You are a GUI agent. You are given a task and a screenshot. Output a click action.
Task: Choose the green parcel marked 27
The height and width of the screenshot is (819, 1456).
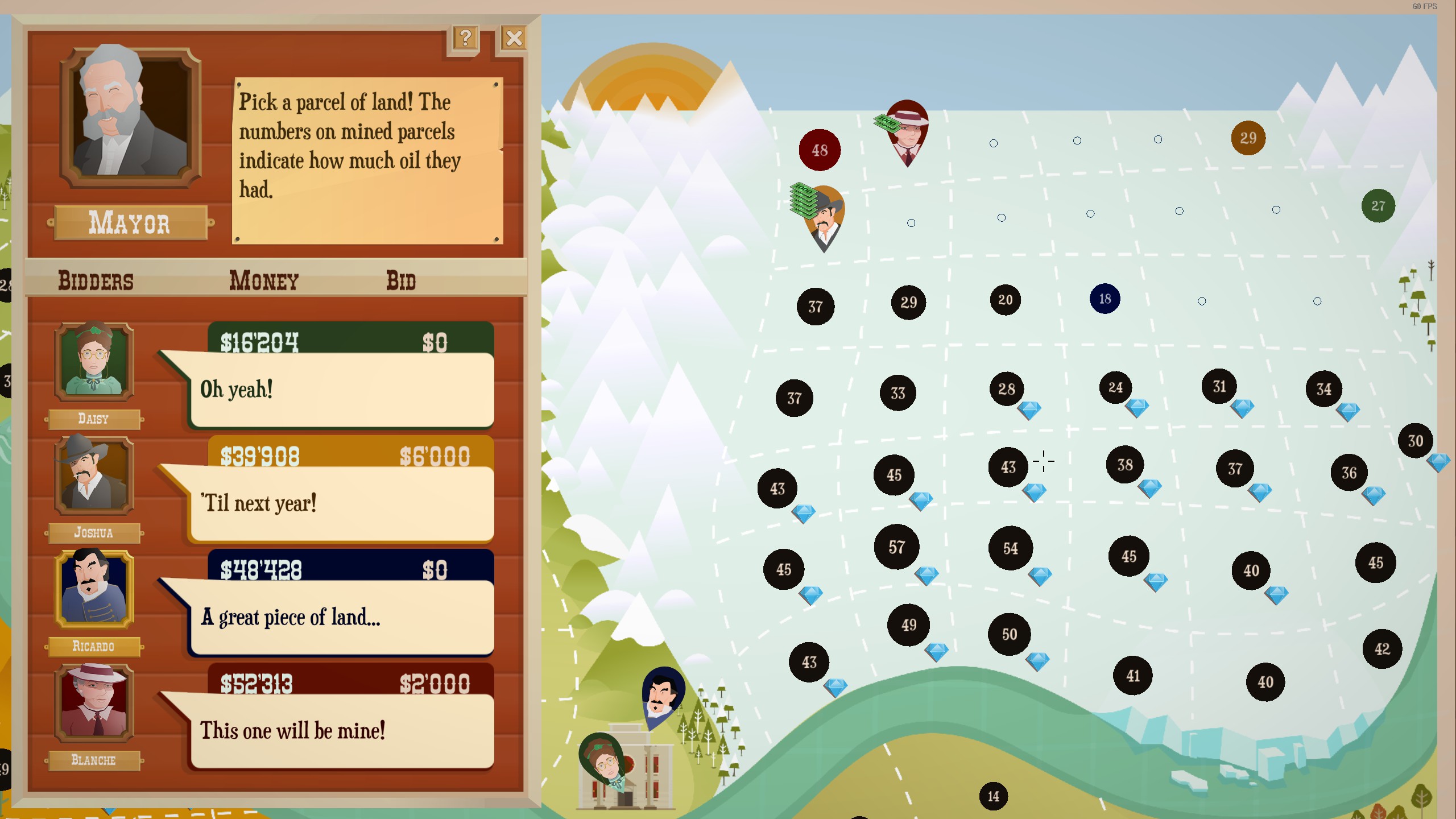1378,206
